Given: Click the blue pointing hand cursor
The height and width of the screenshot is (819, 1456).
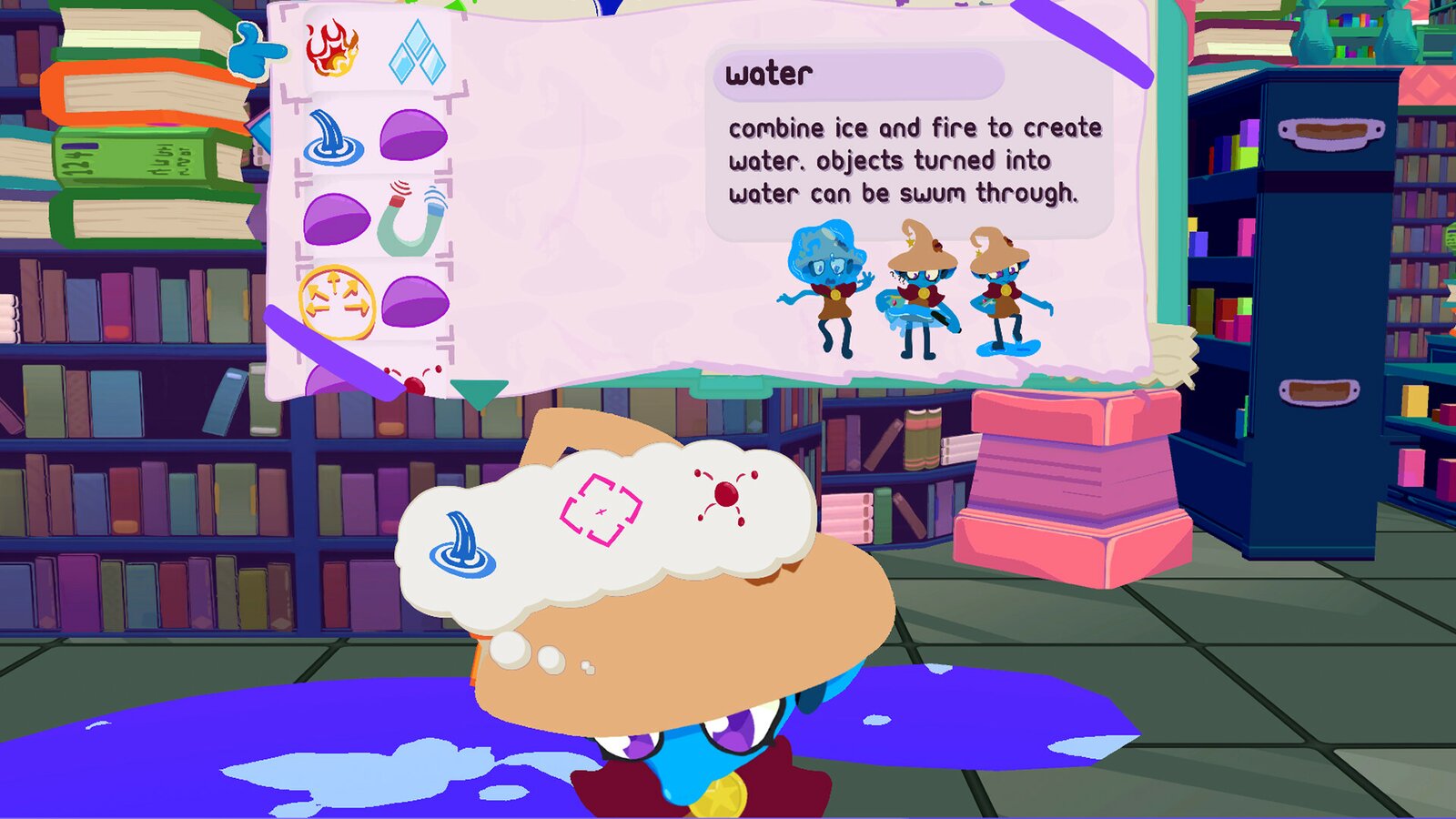Looking at the screenshot, I should [257, 50].
